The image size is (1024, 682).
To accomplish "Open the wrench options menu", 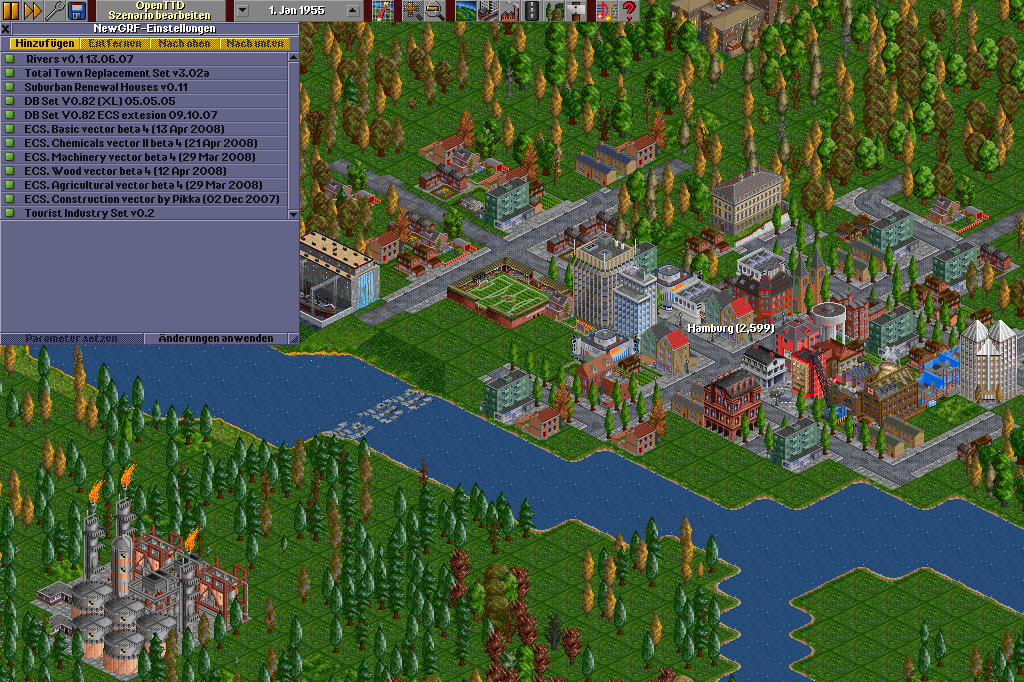I will click(55, 10).
